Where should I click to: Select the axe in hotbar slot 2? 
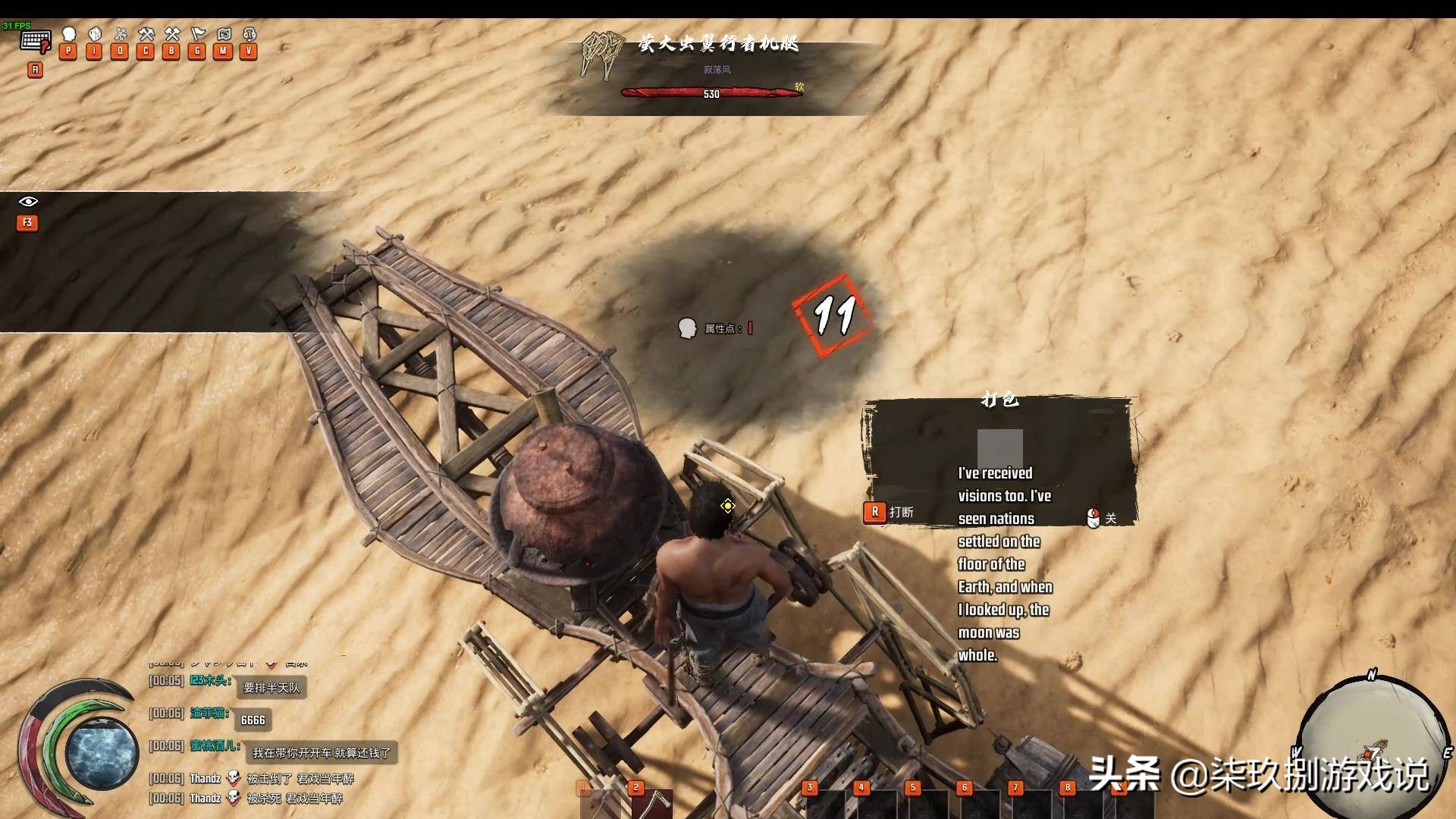[x=651, y=804]
